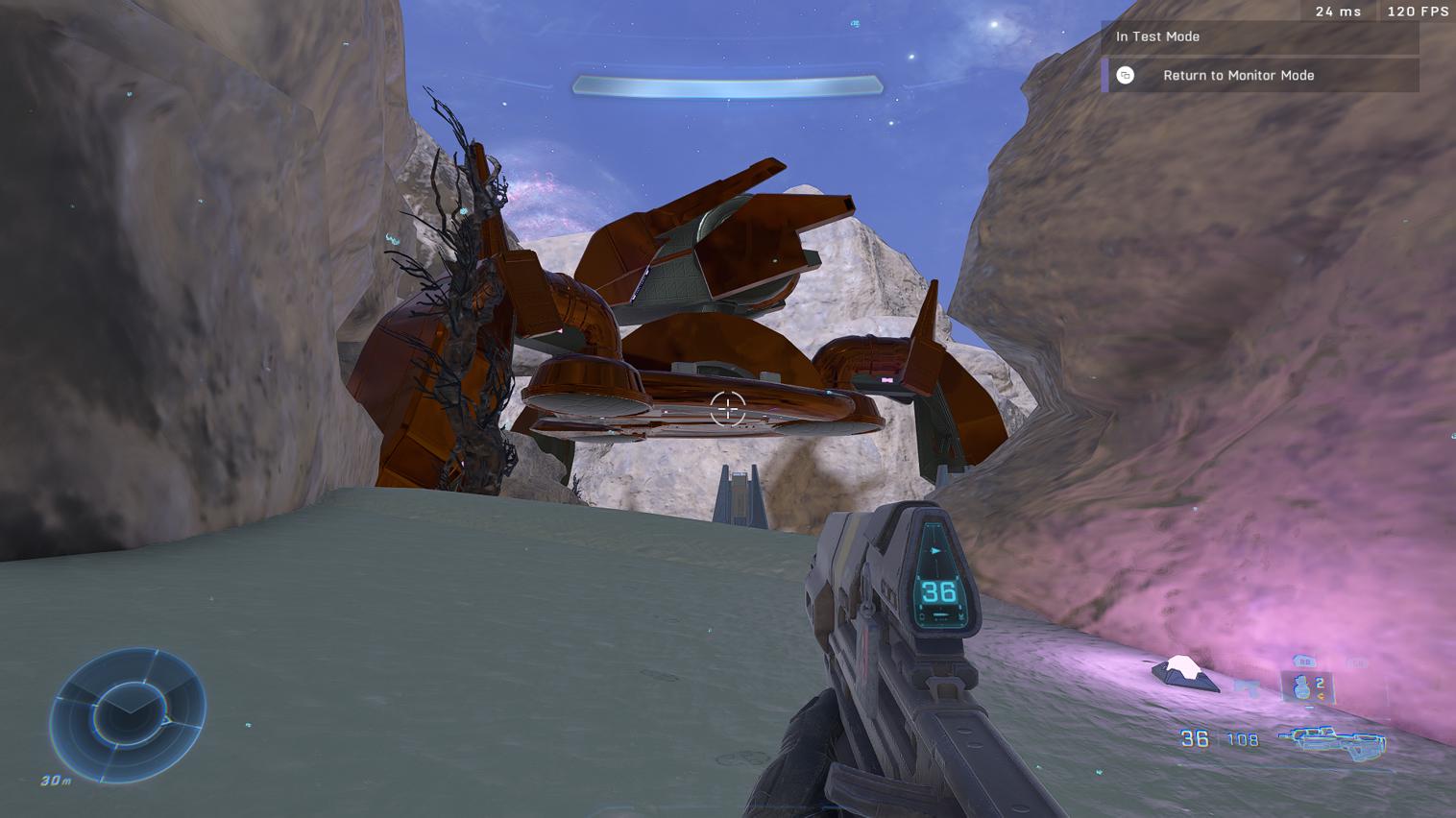This screenshot has height=818, width=1456.
Task: Click the frag grenade counter icon
Action: [x=1301, y=686]
